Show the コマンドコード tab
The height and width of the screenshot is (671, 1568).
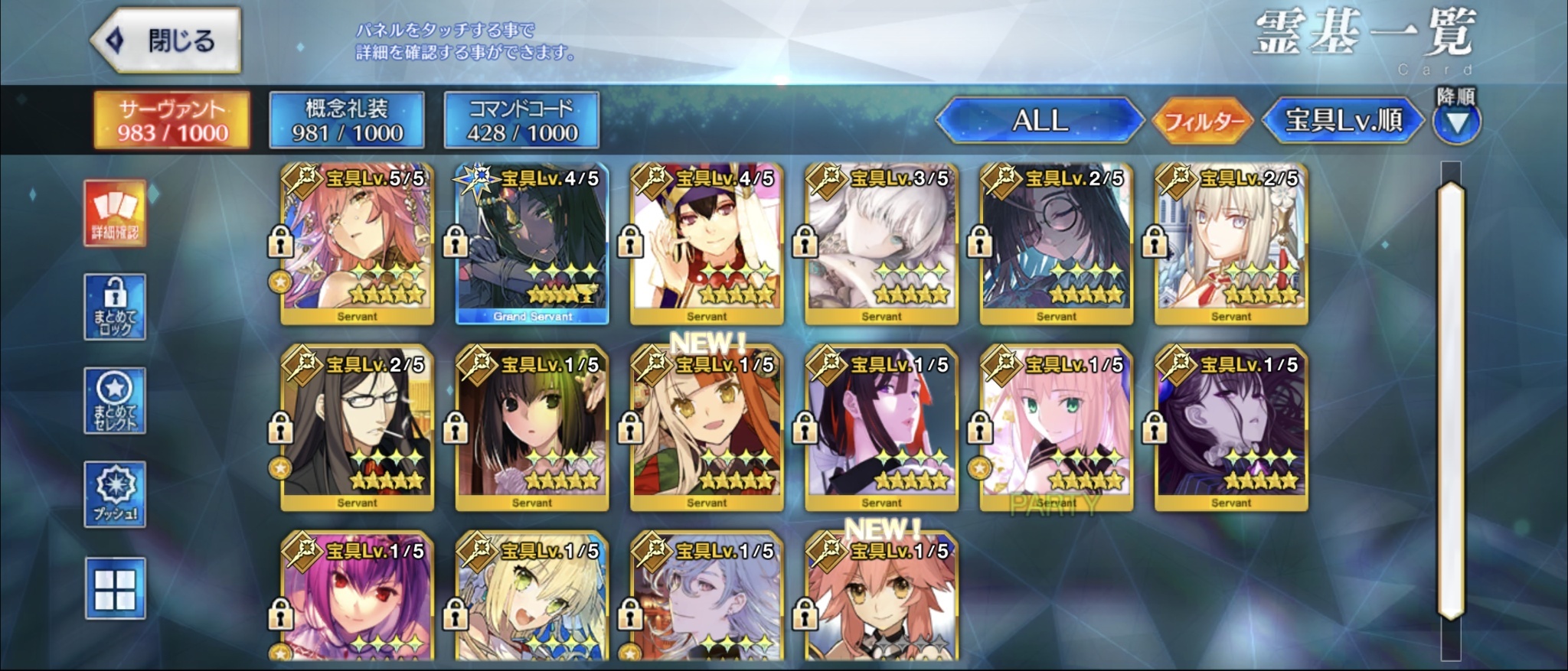tap(521, 120)
